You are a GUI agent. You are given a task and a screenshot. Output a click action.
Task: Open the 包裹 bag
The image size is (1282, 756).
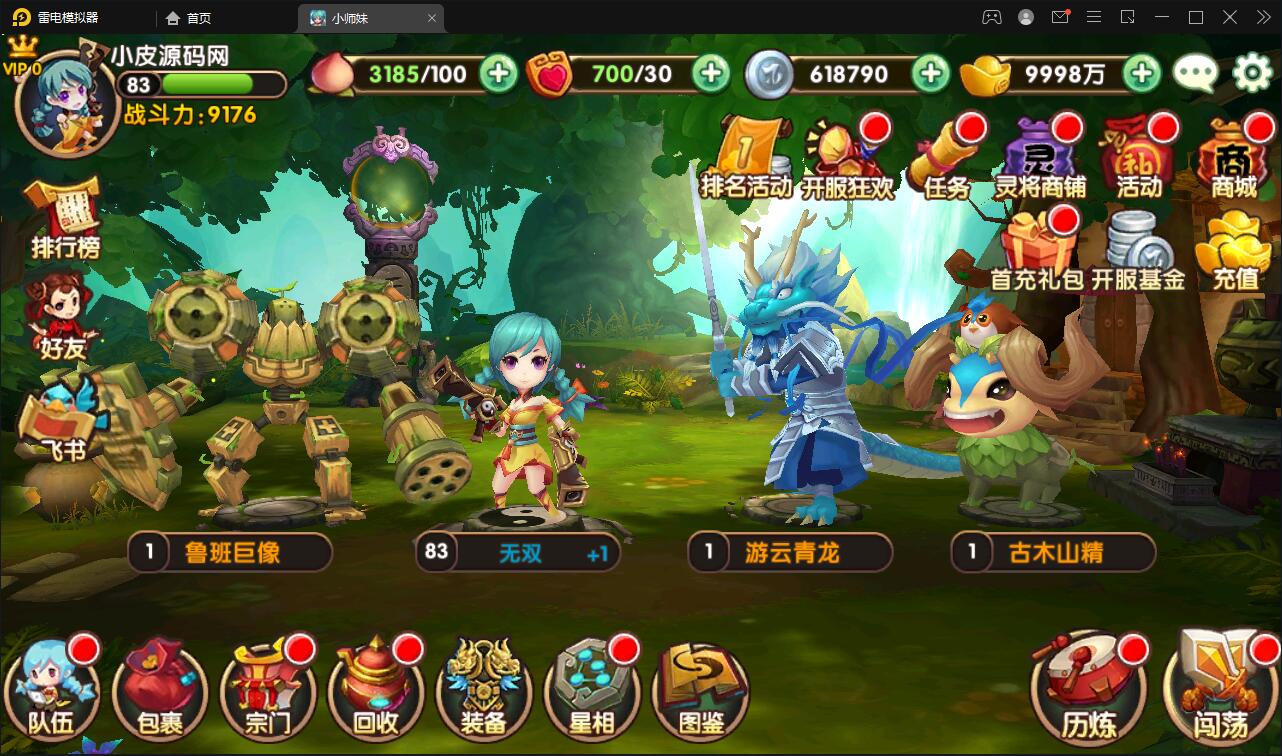pos(158,685)
